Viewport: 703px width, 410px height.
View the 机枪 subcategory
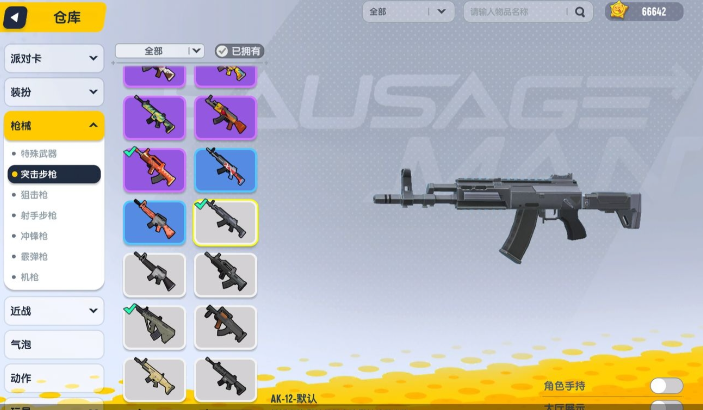(x=30, y=276)
